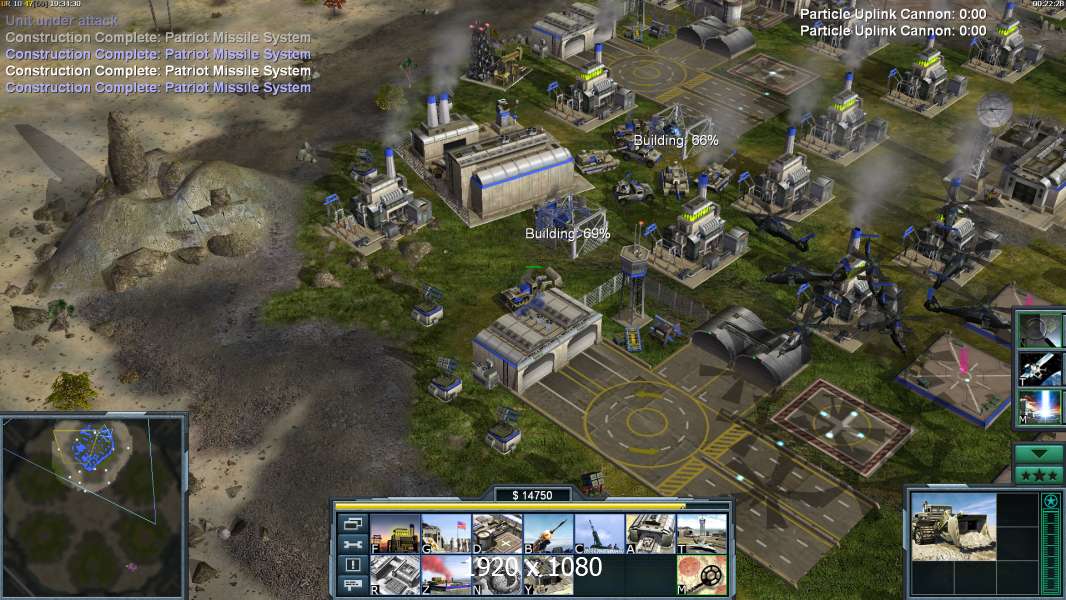Image resolution: width=1066 pixels, height=600 pixels.
Task: Select the Patriot Missile System build icon
Action: (x=548, y=534)
